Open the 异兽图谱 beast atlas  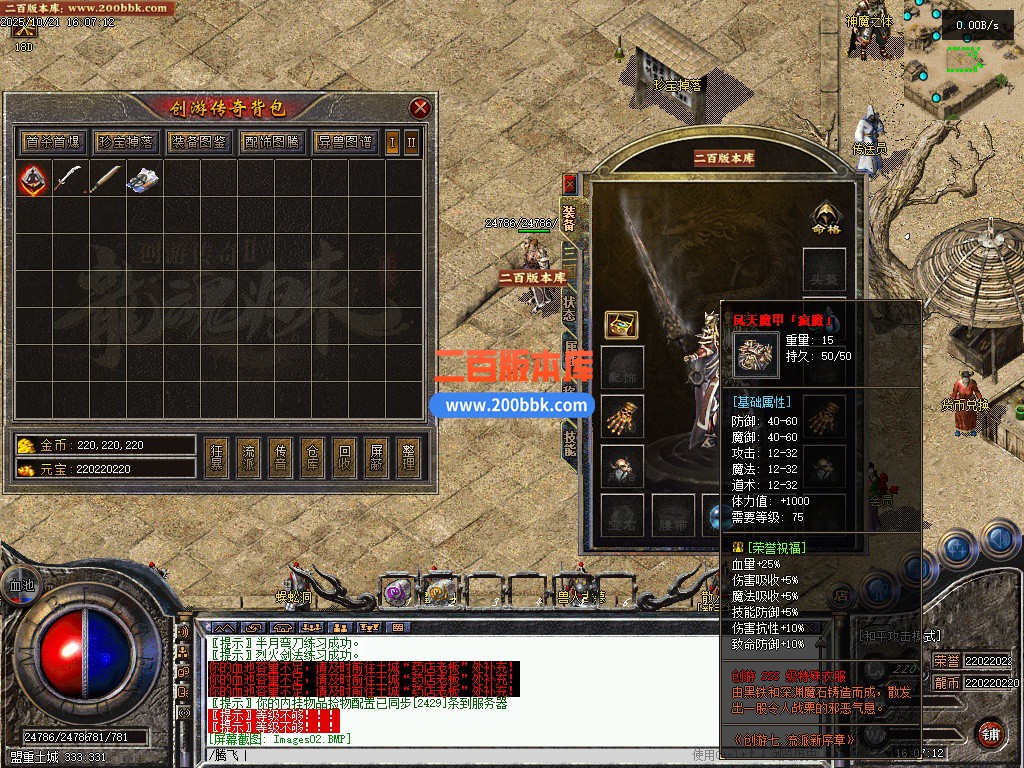[x=343, y=142]
